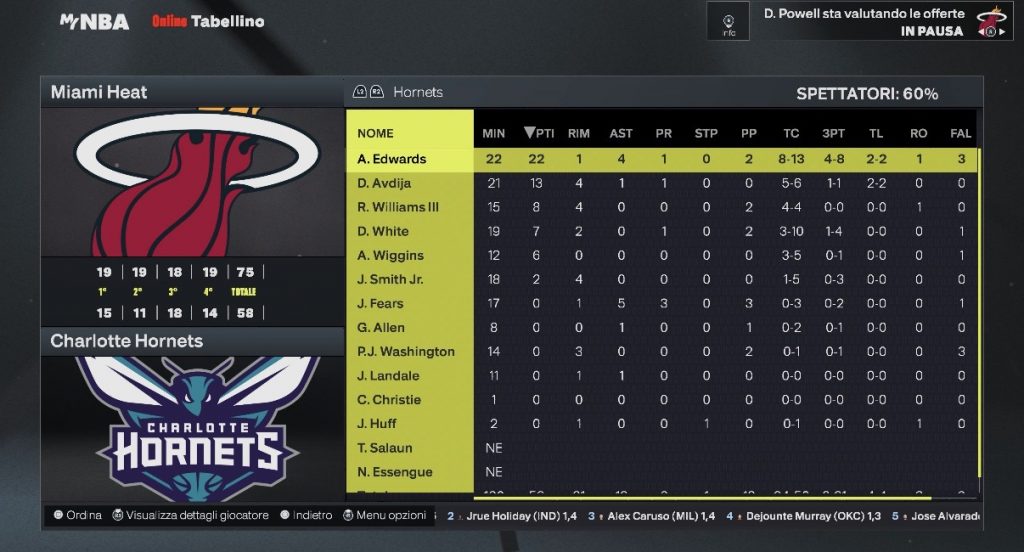Pick D. White from the player list
Screen dimensions: 1024x552
coord(383,231)
